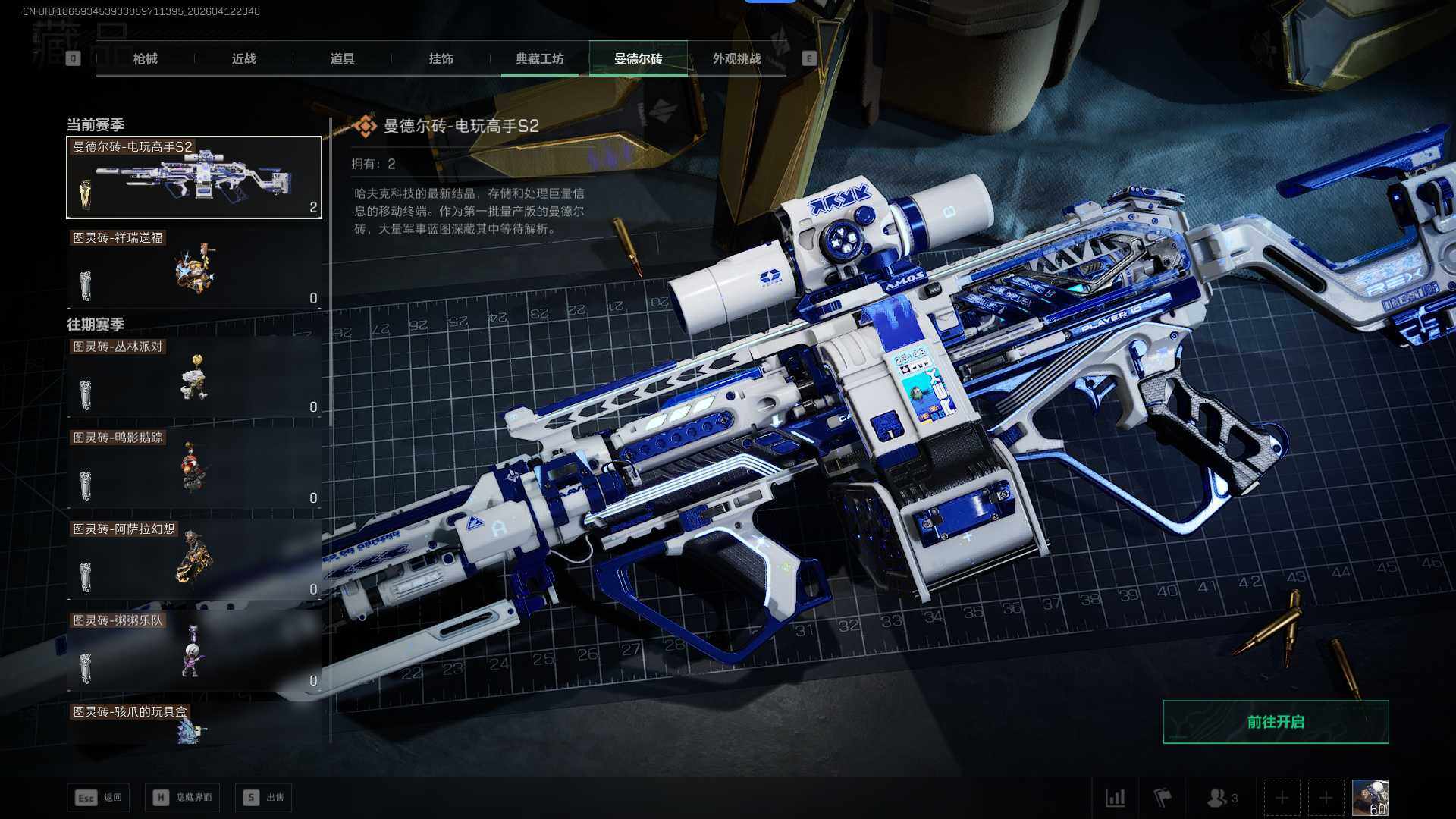
Task: Choose the 图灵砖-祥瑞送福 entry
Action: pos(194,268)
